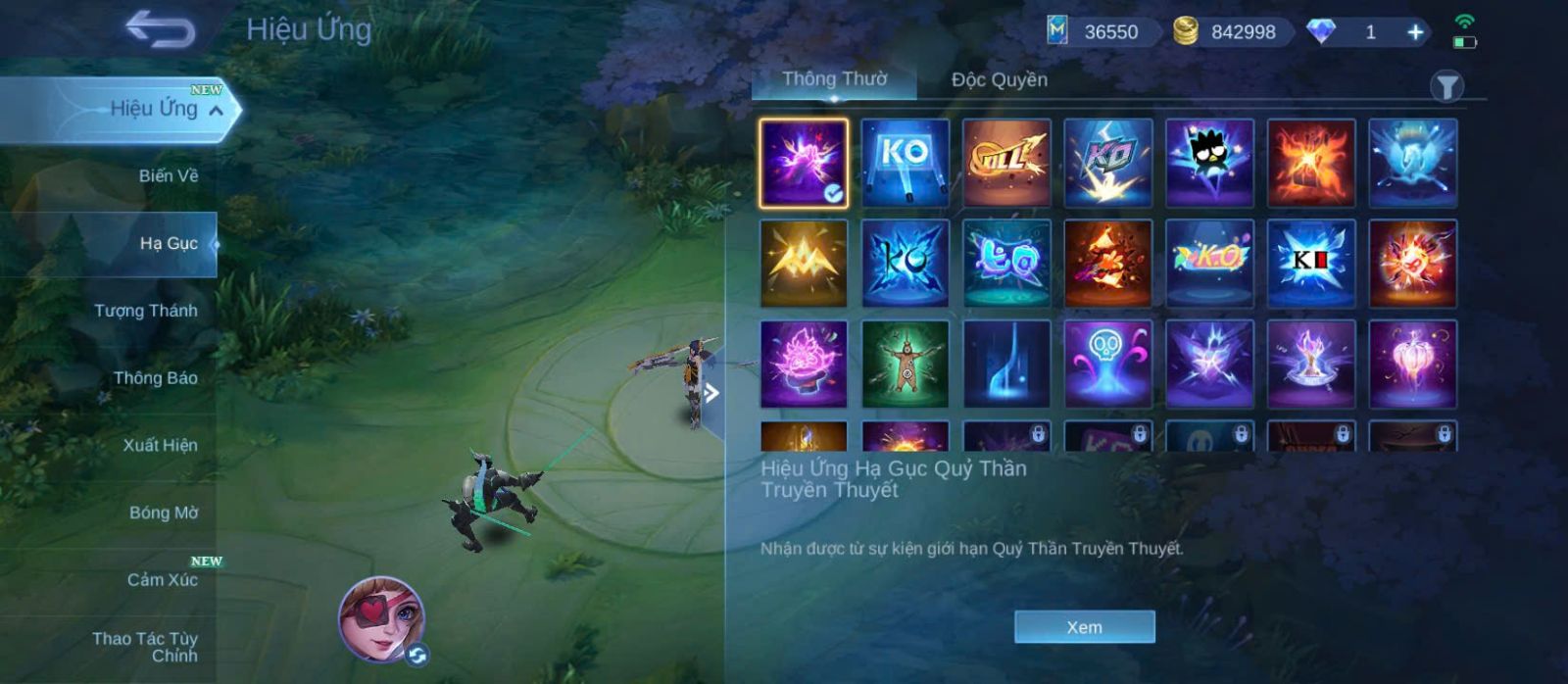Open the Bóng Mờ category

pyautogui.click(x=163, y=513)
